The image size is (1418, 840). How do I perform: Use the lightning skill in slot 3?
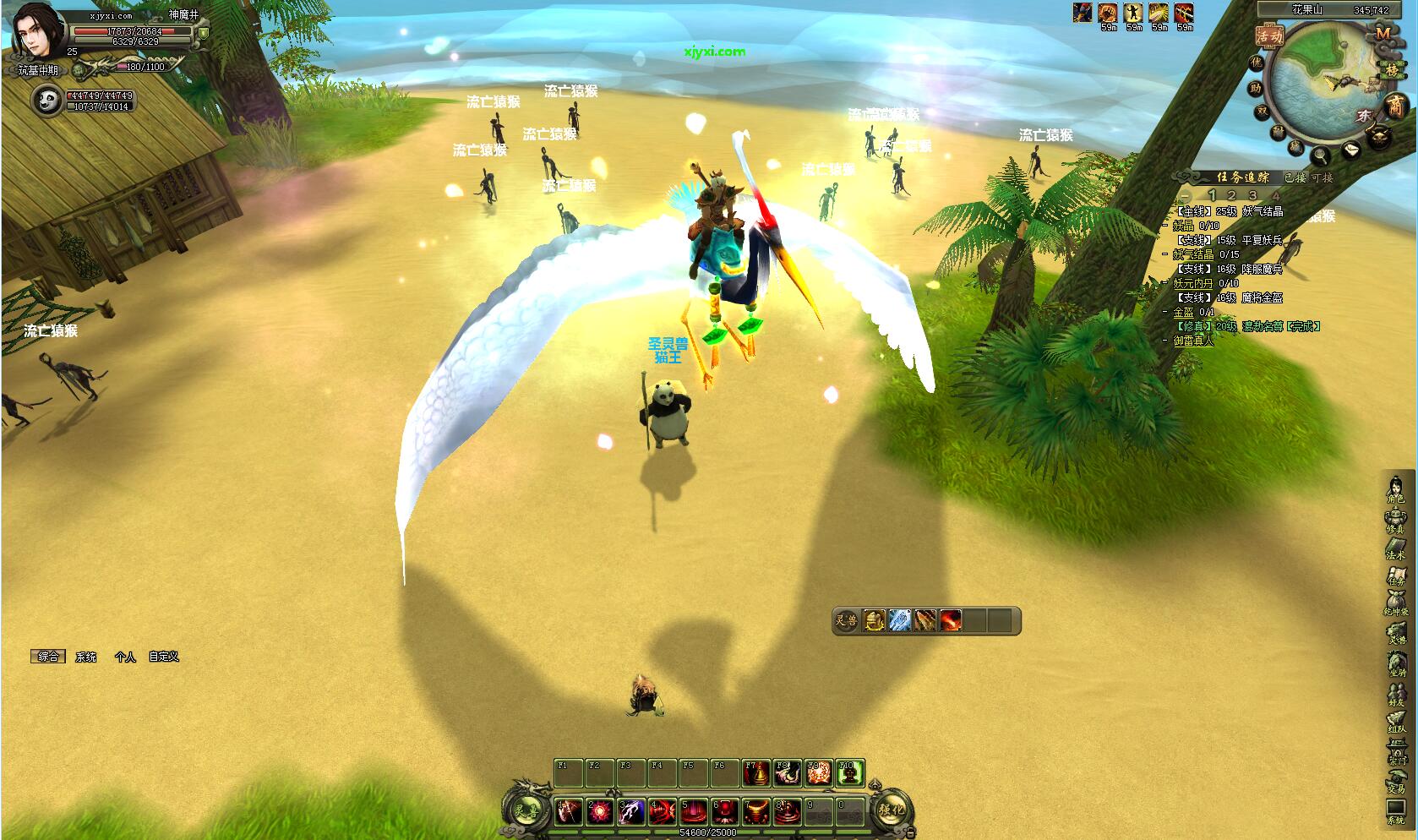pos(630,811)
